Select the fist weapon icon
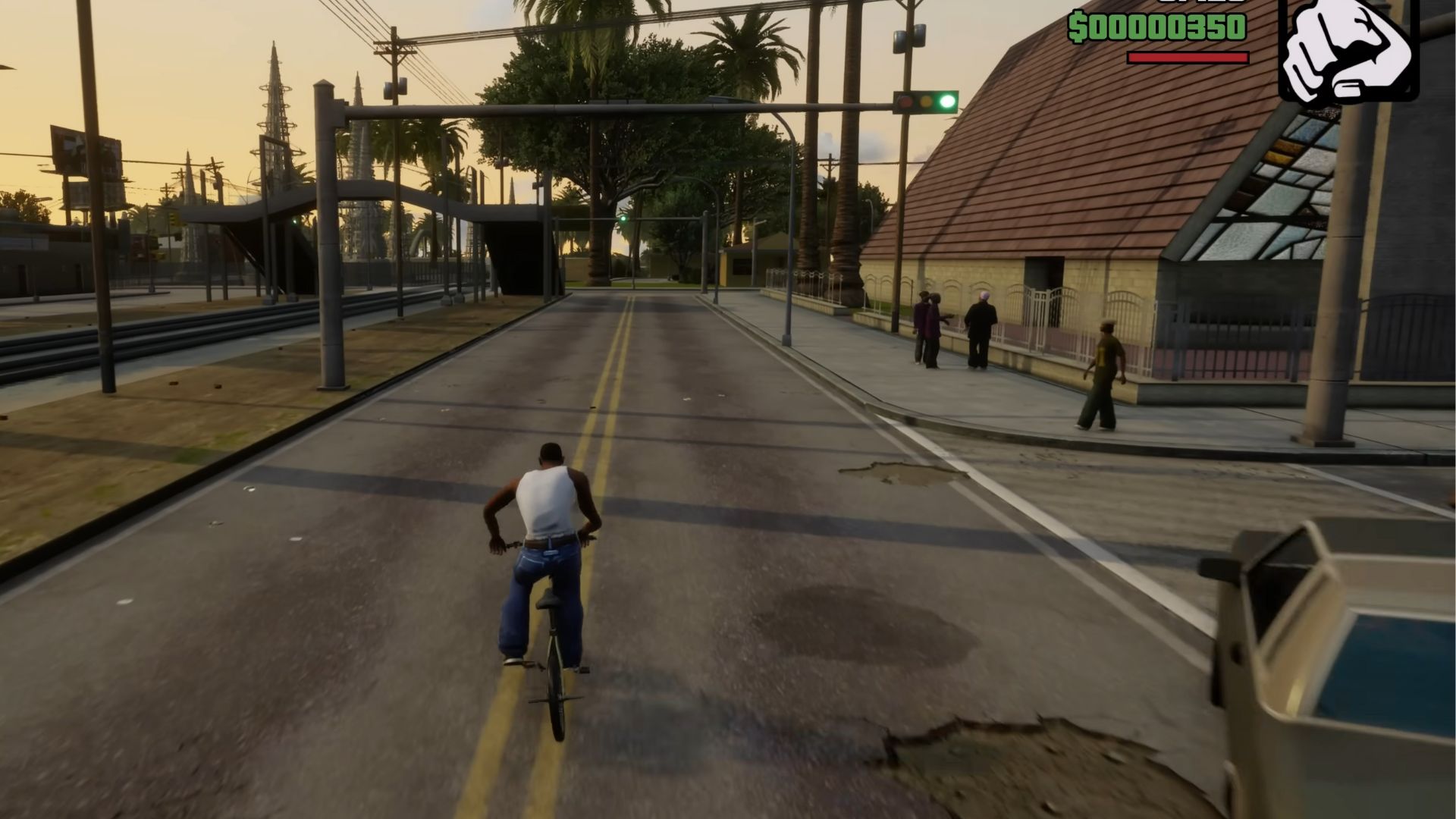The height and width of the screenshot is (819, 1456). coord(1348,50)
